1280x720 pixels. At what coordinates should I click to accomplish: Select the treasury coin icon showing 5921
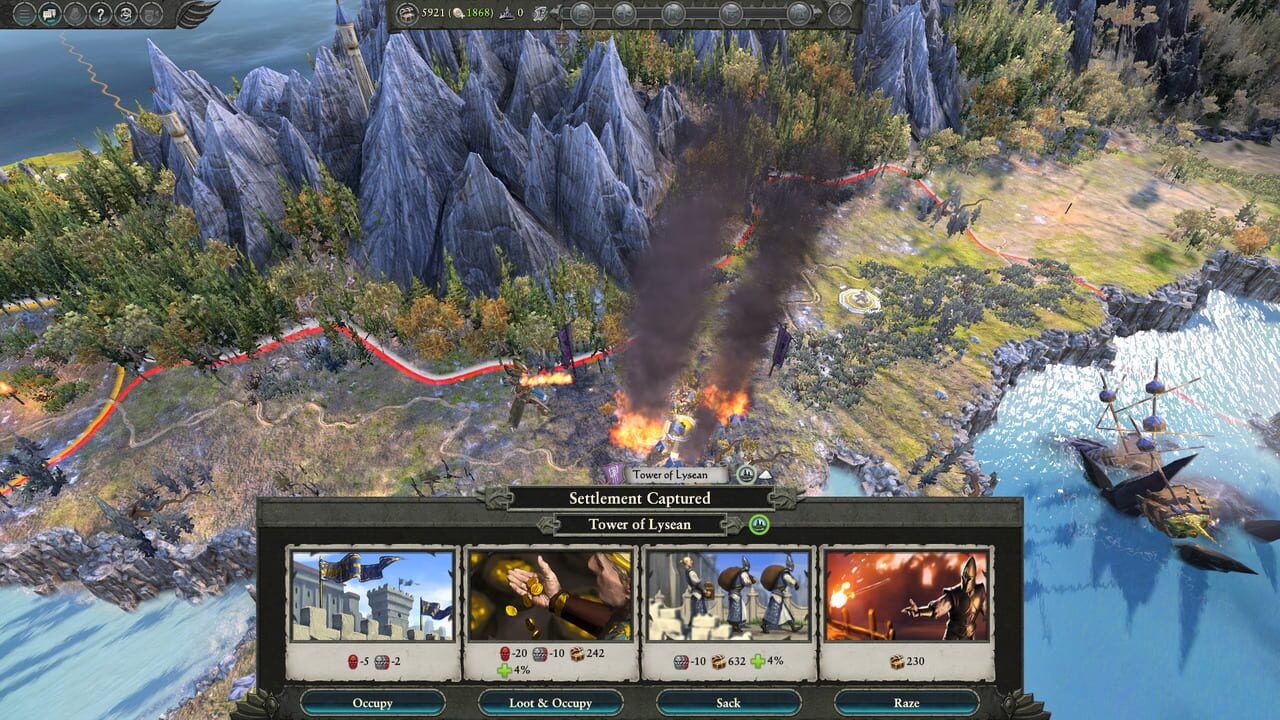tap(408, 13)
